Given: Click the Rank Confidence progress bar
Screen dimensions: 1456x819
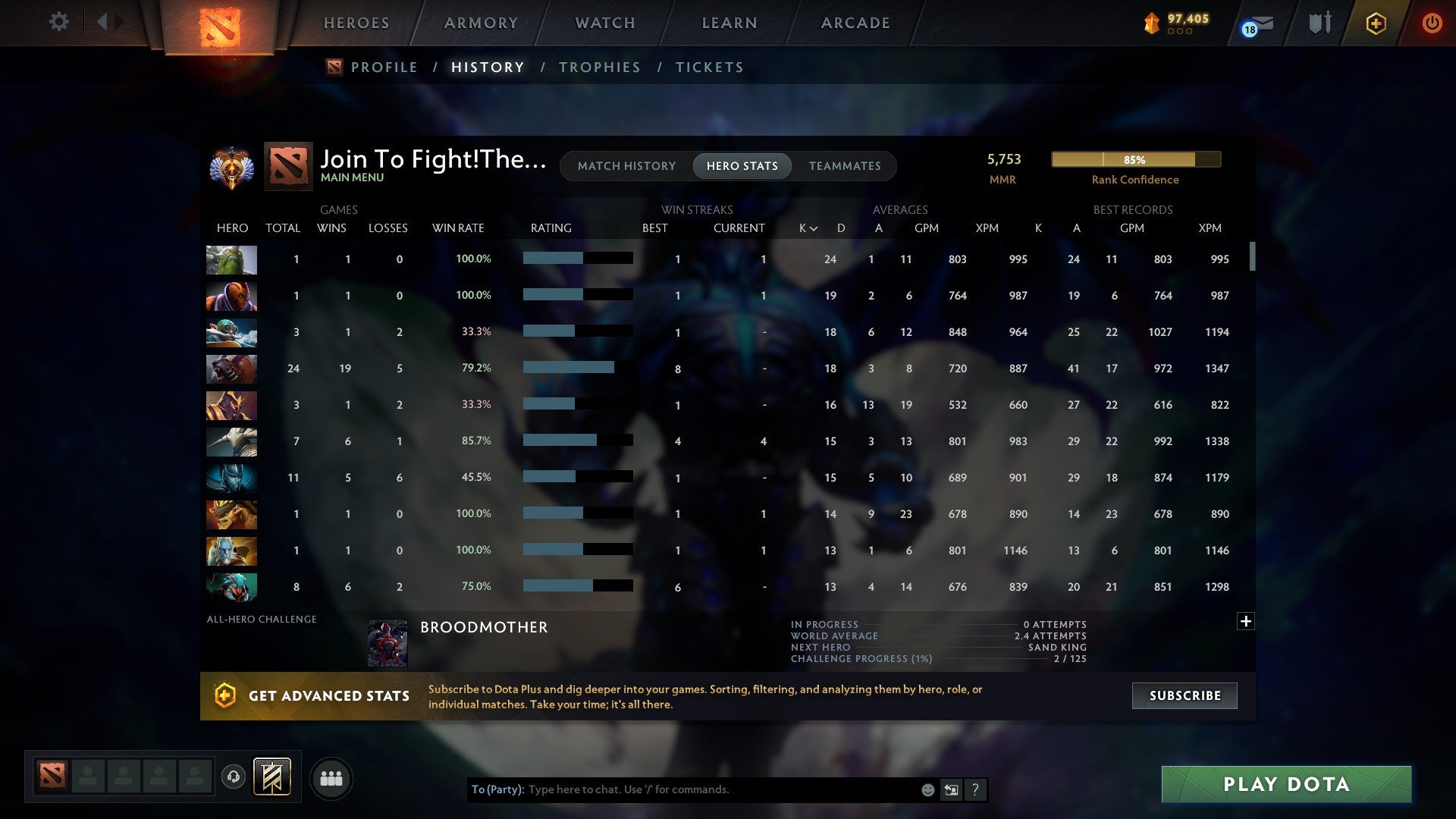Looking at the screenshot, I should coord(1135,159).
